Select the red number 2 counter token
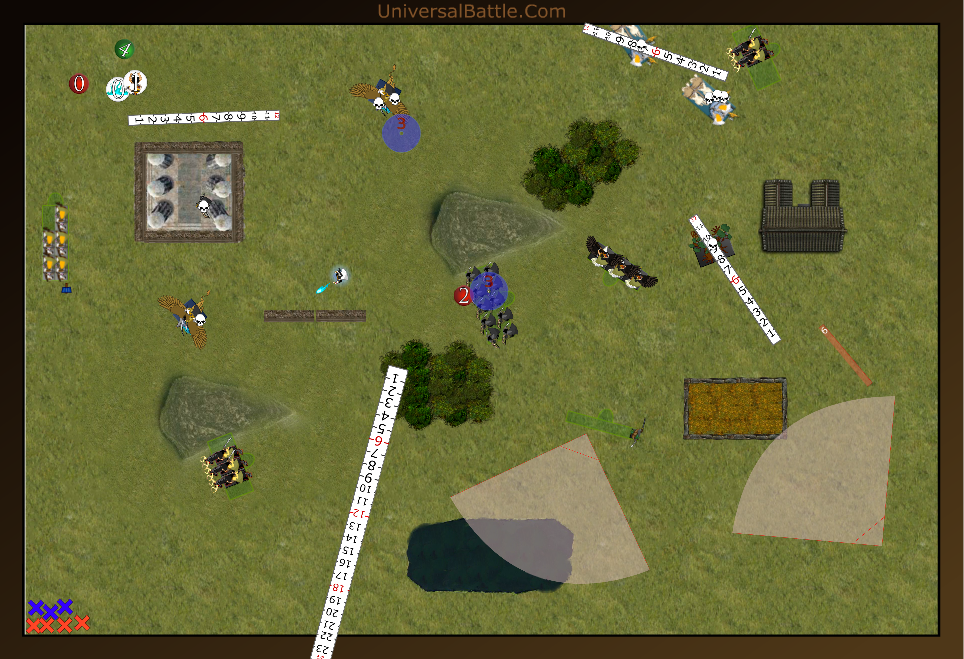The height and width of the screenshot is (659, 964). (x=462, y=295)
